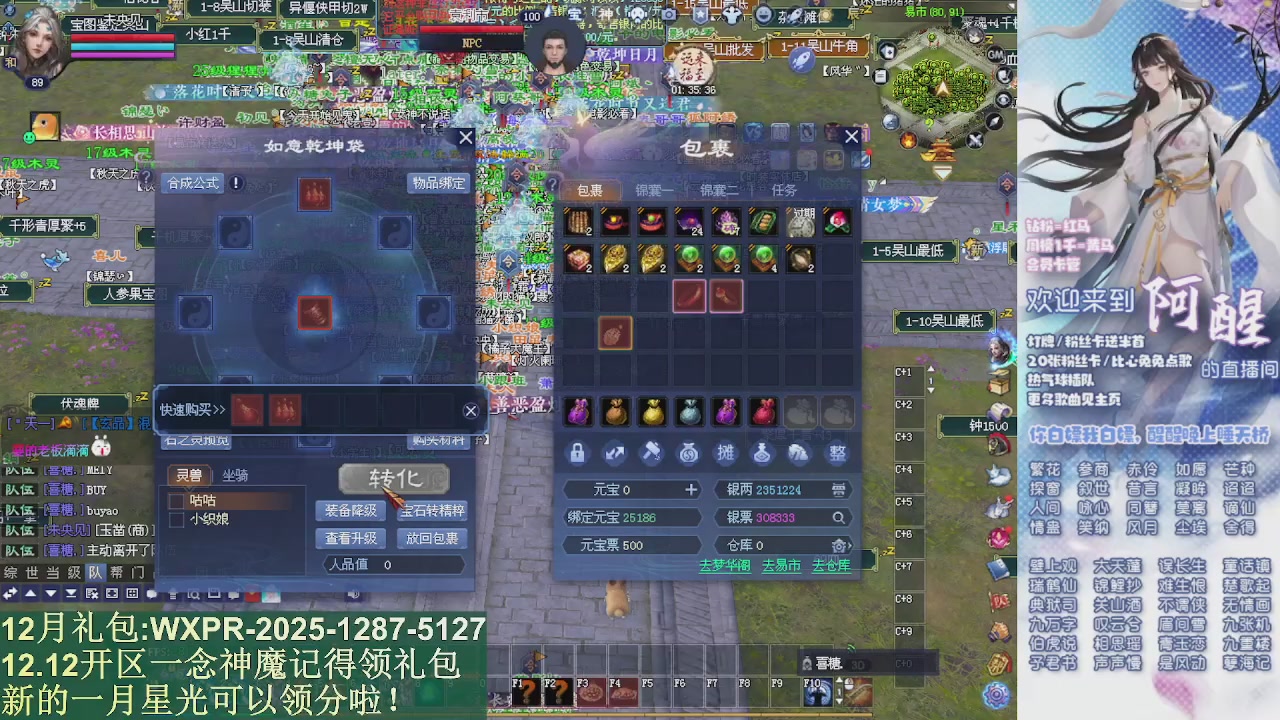Toggle the lock icon in the inventory toolbar
Viewport: 1280px width, 720px height.
[577, 452]
